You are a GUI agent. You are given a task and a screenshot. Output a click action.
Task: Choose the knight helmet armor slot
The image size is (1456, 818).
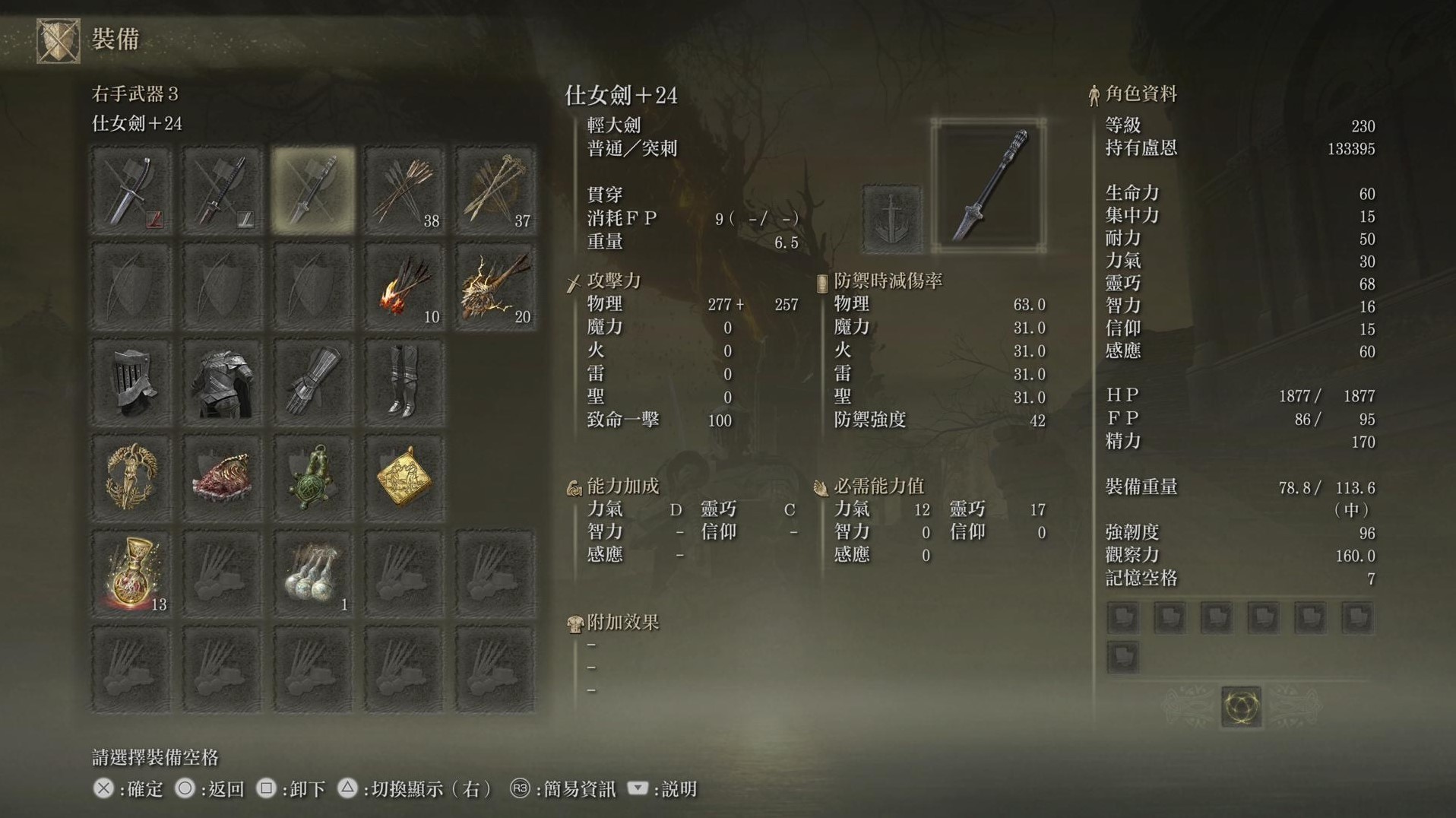131,382
